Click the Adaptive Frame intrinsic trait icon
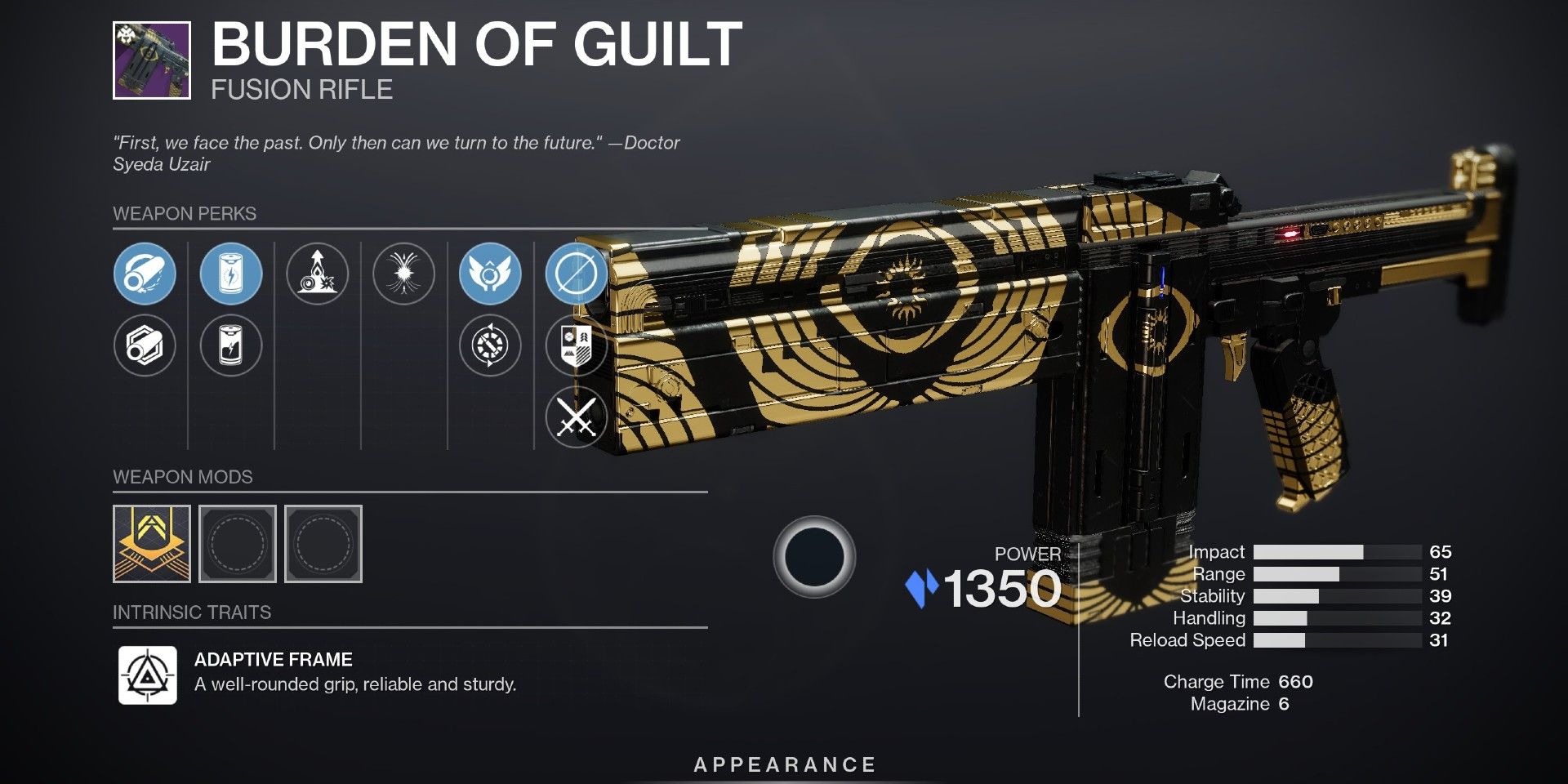Image resolution: width=1568 pixels, height=784 pixels. pos(148,675)
